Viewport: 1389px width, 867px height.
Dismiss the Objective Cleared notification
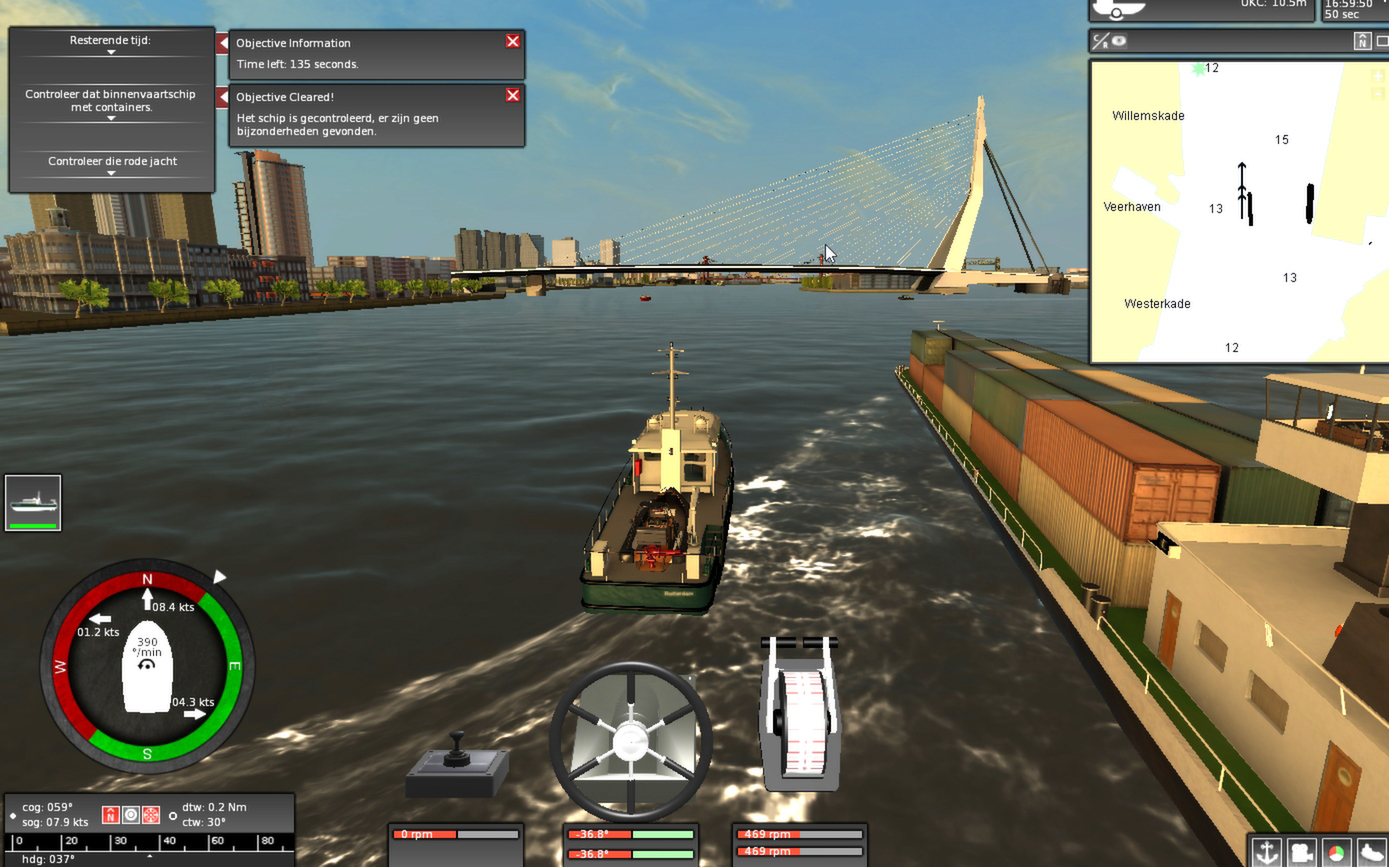click(512, 95)
